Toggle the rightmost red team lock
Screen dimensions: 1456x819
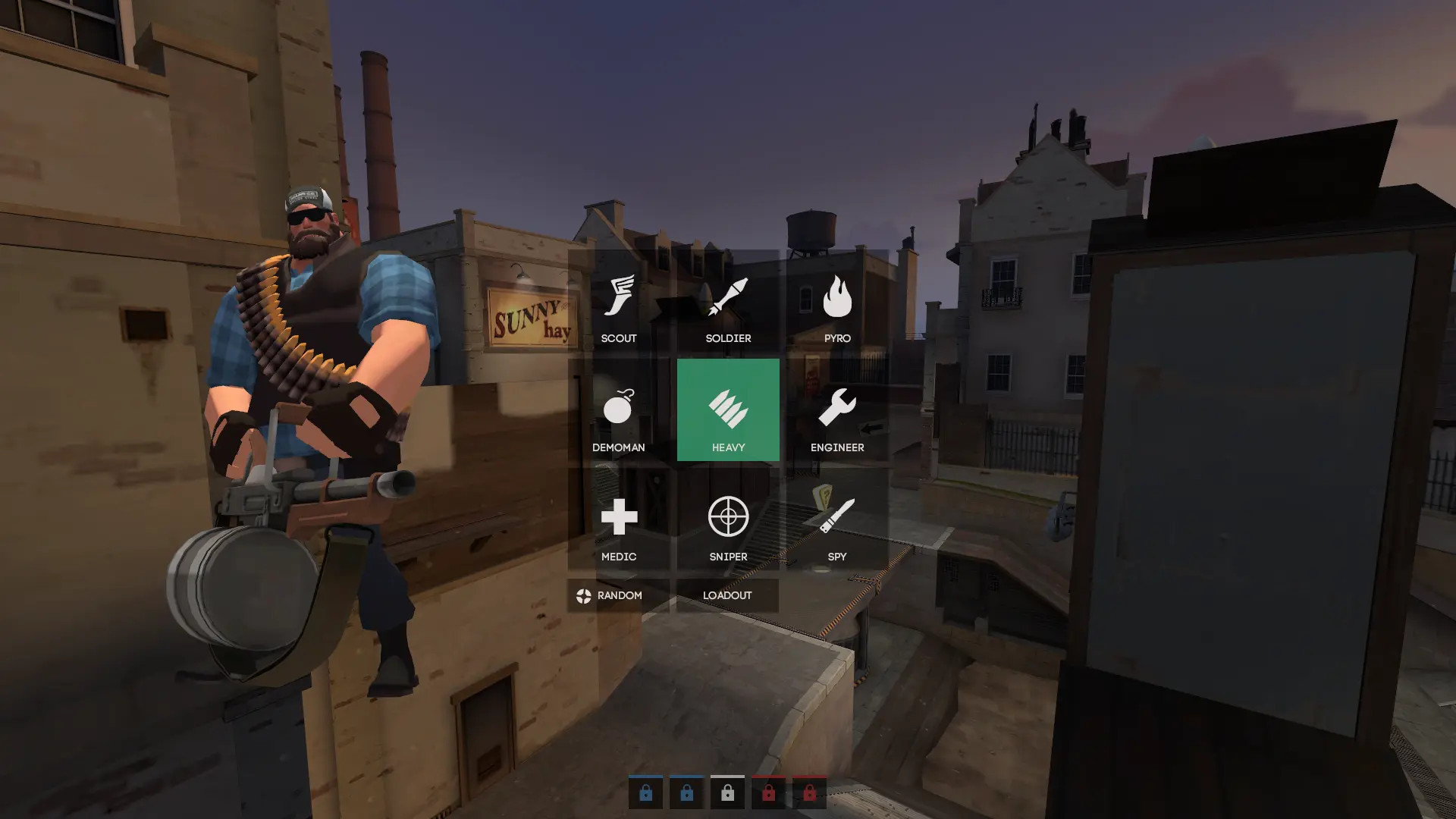click(x=809, y=792)
